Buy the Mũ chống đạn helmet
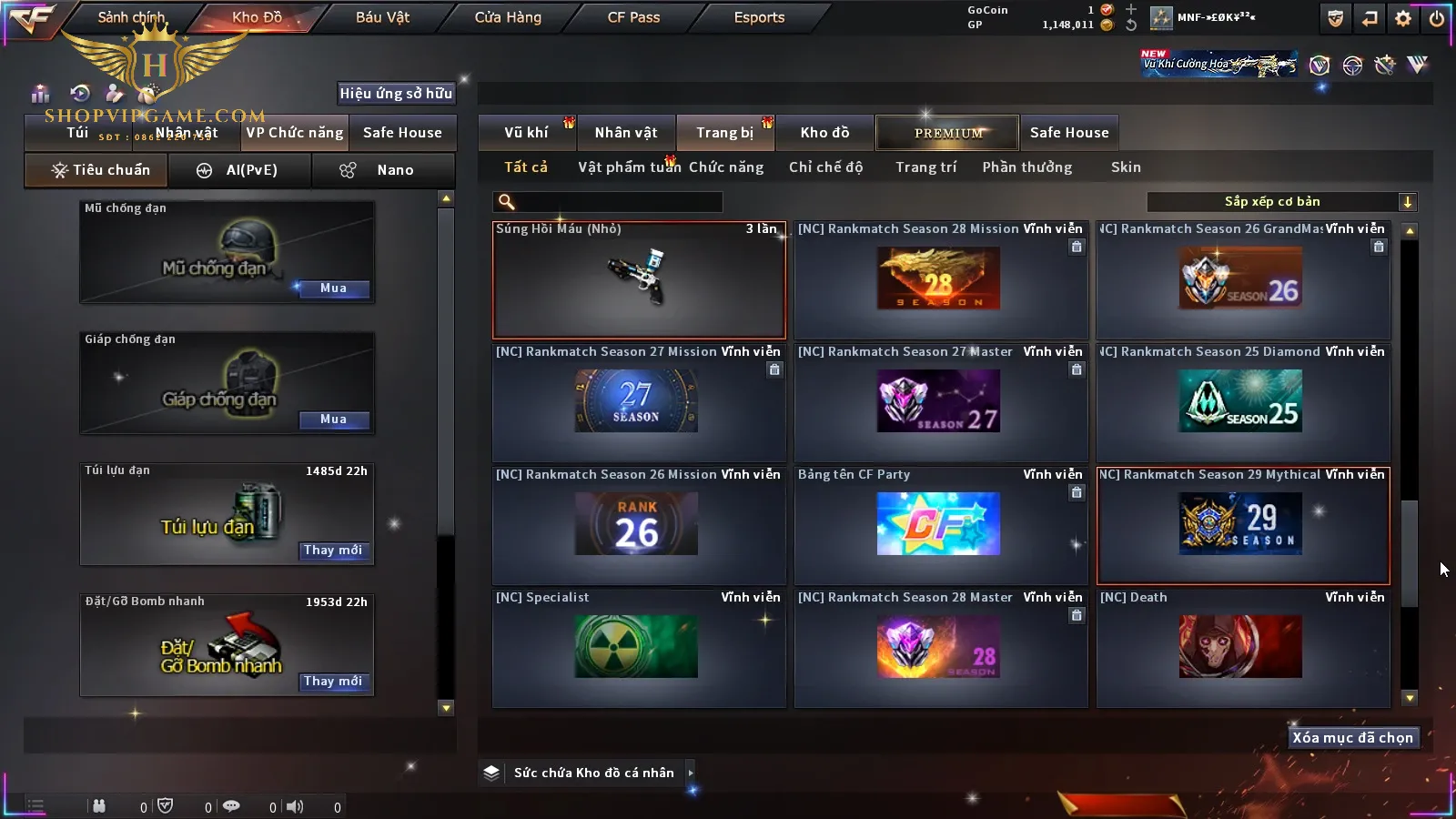1456x819 pixels. pos(333,288)
